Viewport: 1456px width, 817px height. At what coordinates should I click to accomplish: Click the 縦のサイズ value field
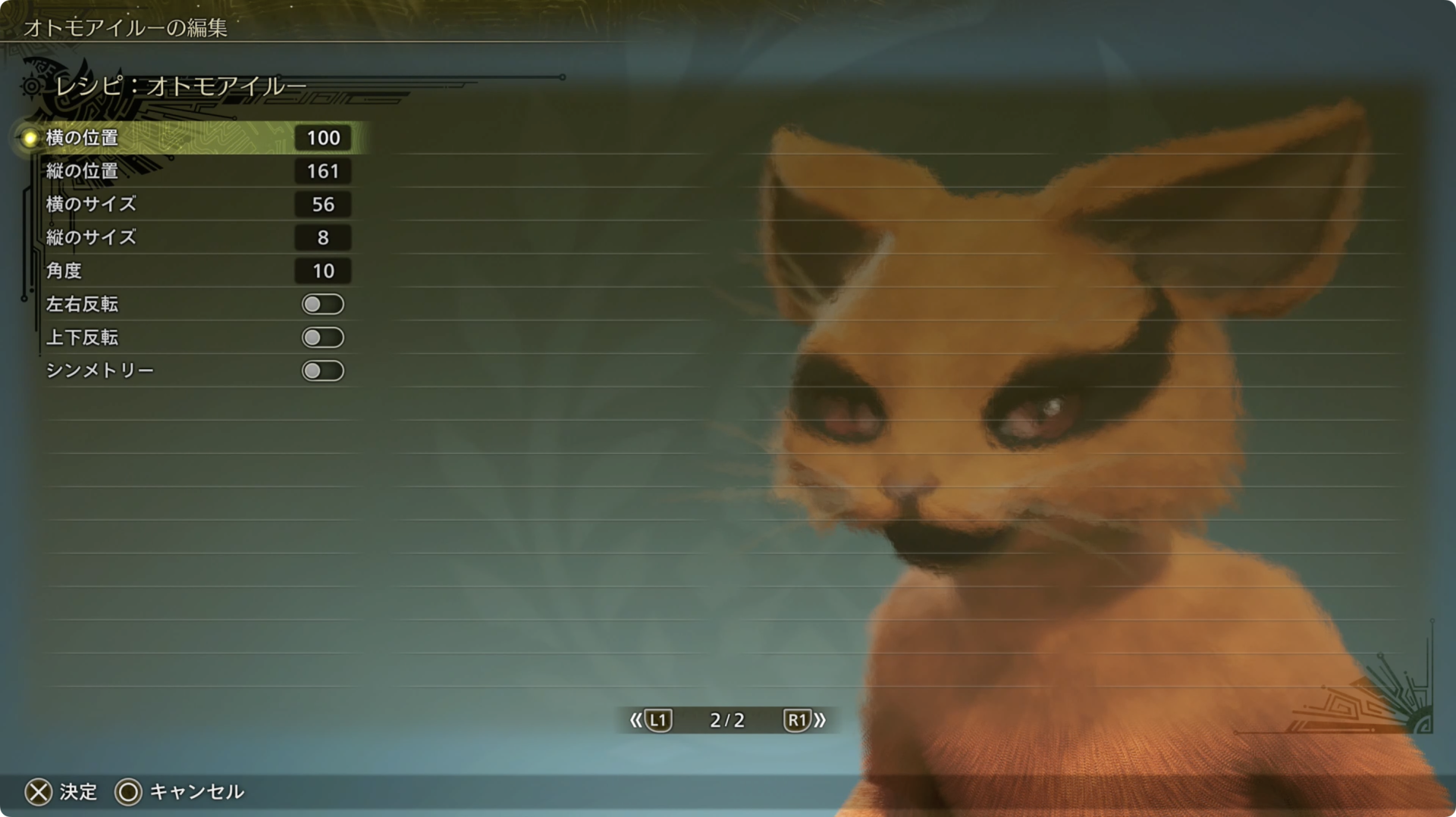(323, 237)
